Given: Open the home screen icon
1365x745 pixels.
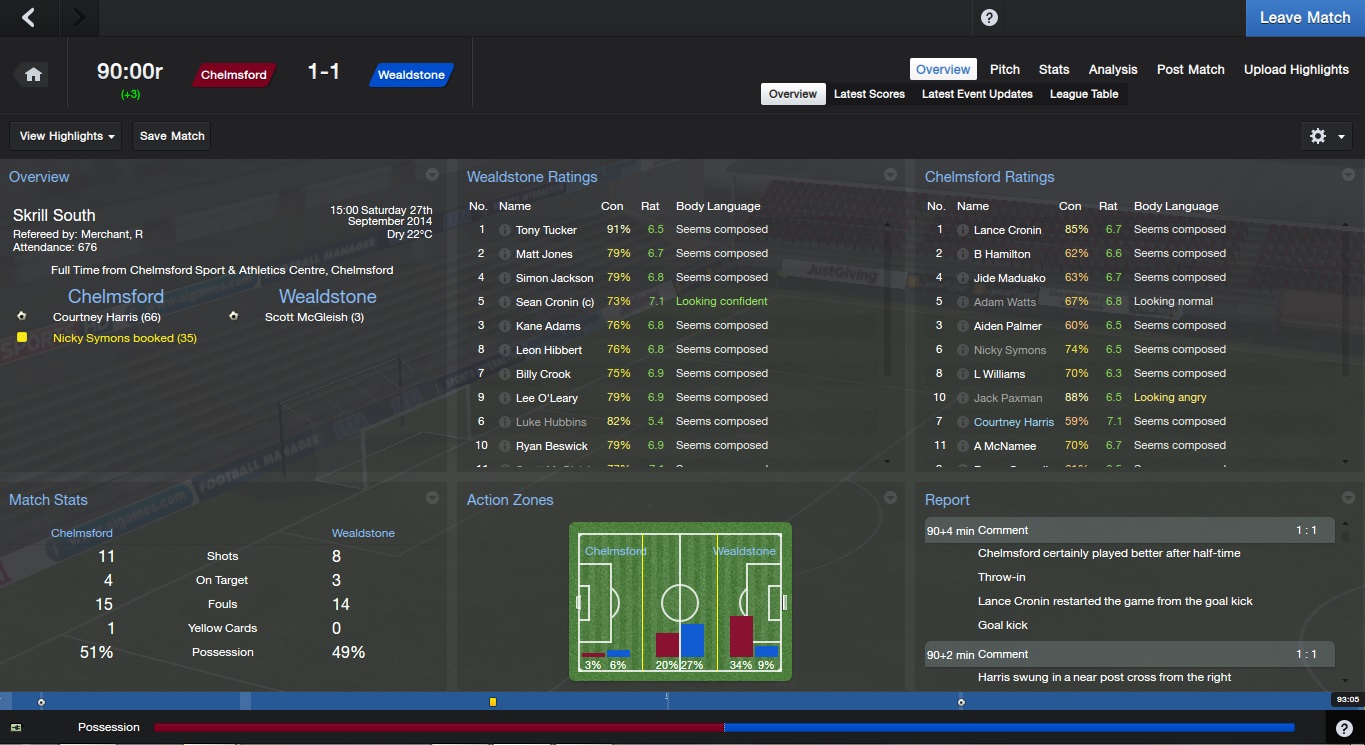Looking at the screenshot, I should point(33,75).
